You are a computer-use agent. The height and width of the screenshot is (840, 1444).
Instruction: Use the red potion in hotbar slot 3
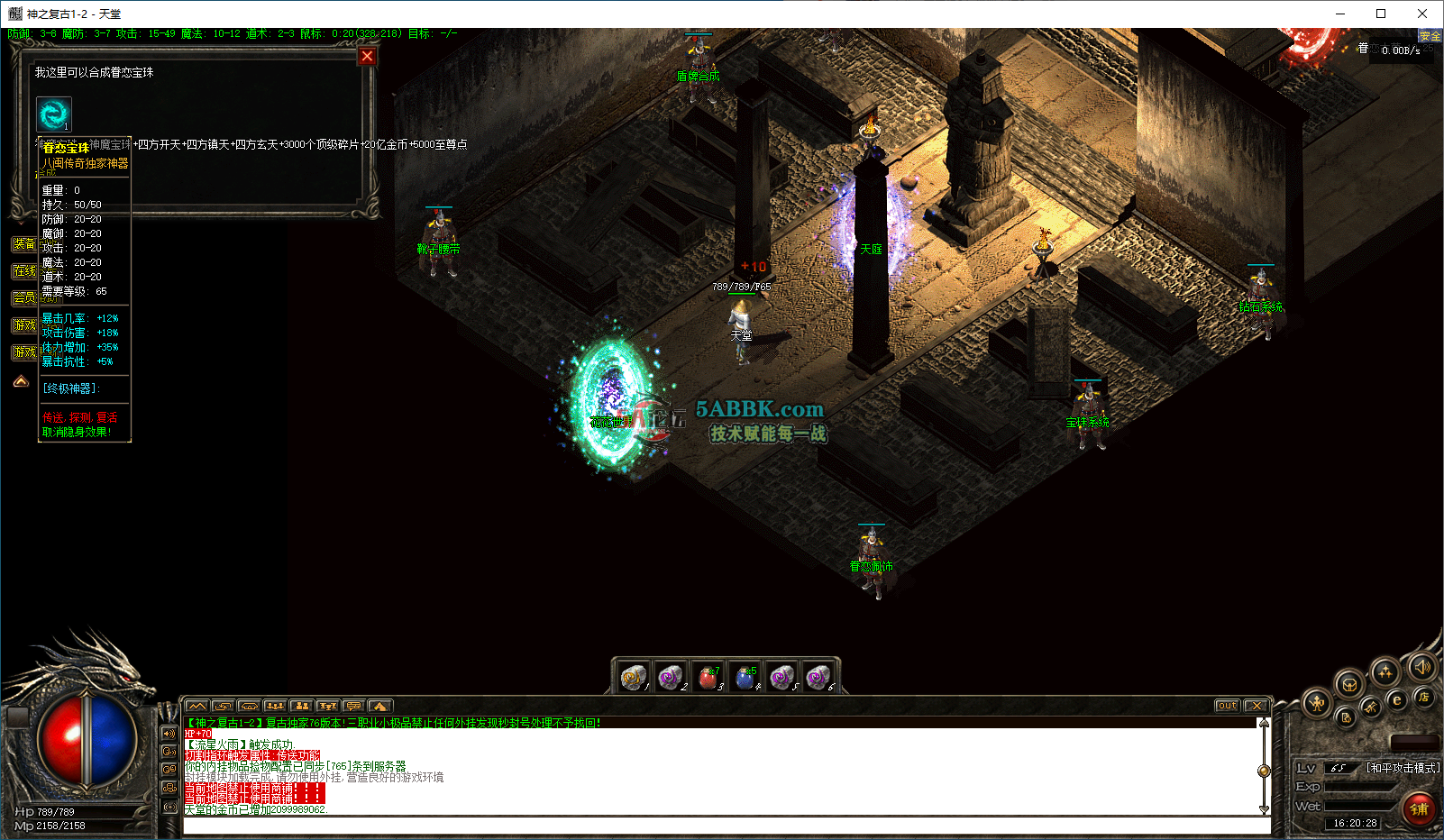pos(708,677)
